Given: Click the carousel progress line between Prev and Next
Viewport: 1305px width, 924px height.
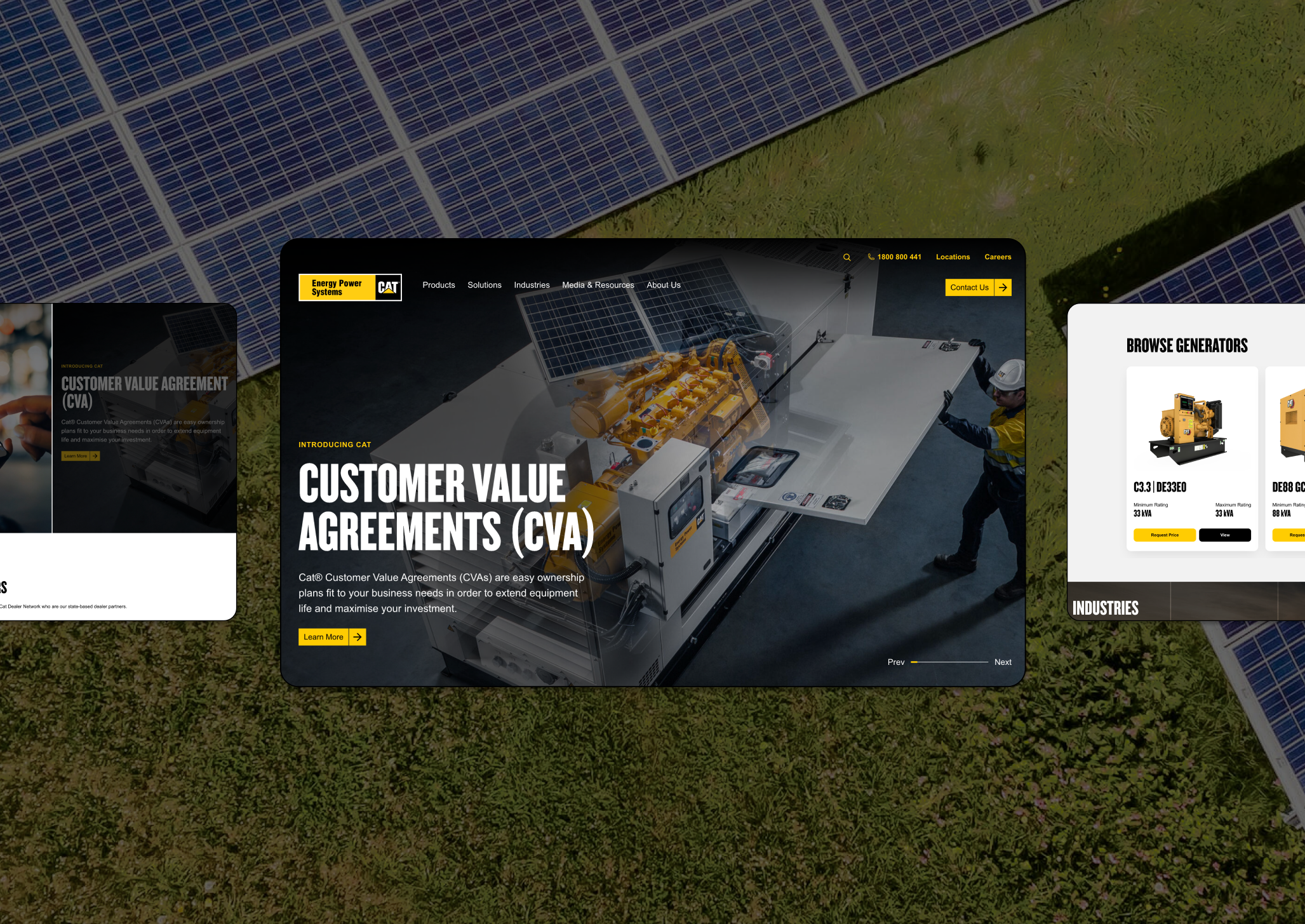Looking at the screenshot, I should [949, 662].
